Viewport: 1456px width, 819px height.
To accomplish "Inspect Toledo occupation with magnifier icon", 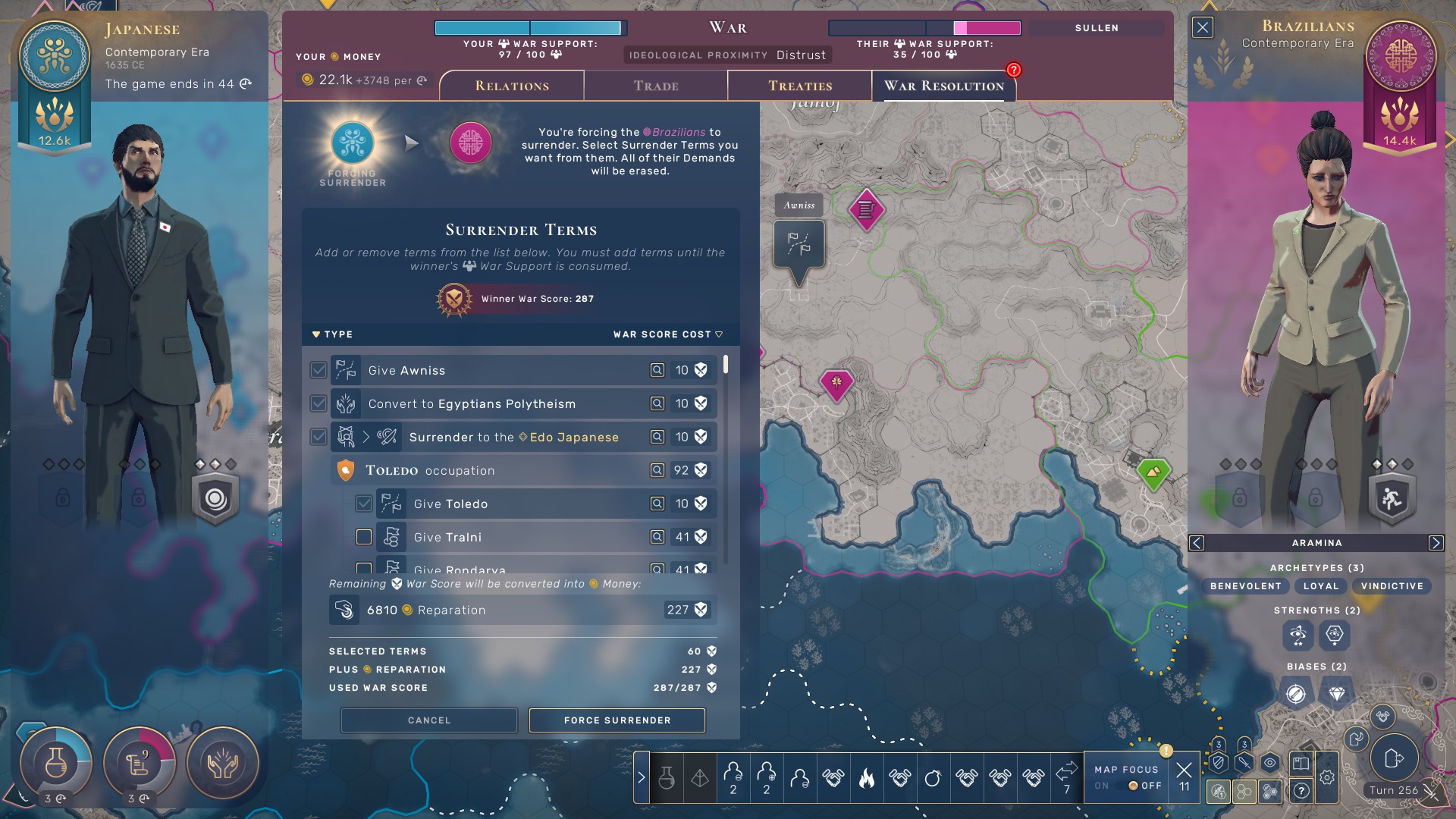I will click(x=657, y=470).
